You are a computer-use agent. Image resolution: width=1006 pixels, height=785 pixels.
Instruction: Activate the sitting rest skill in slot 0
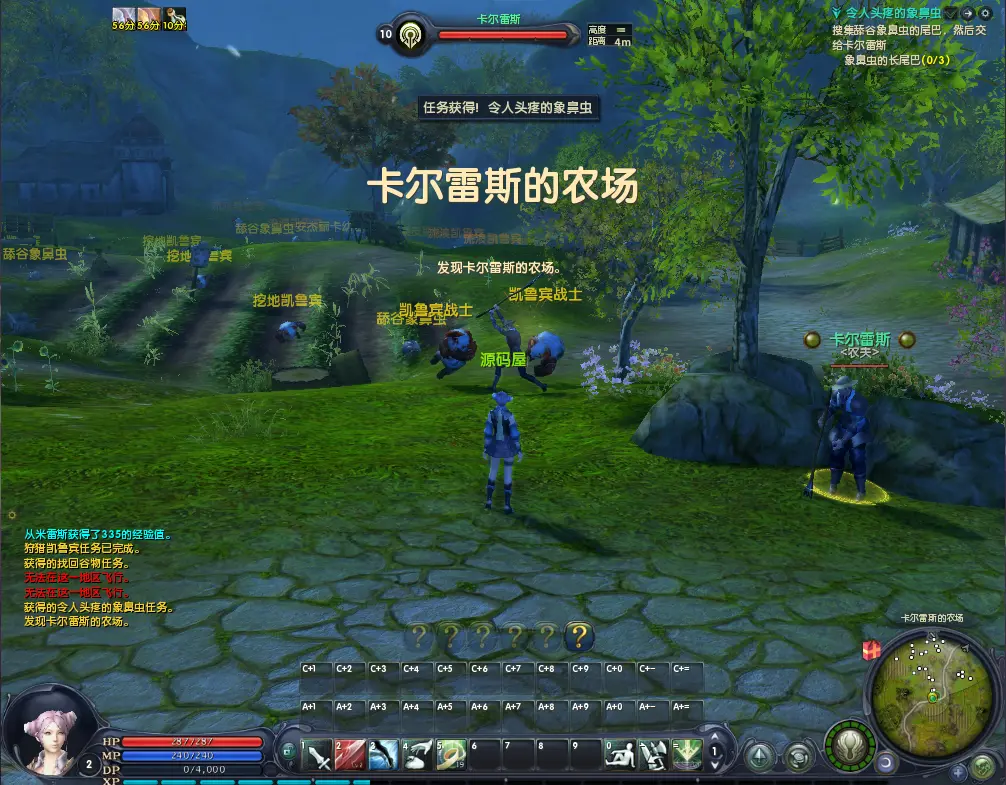(620, 754)
